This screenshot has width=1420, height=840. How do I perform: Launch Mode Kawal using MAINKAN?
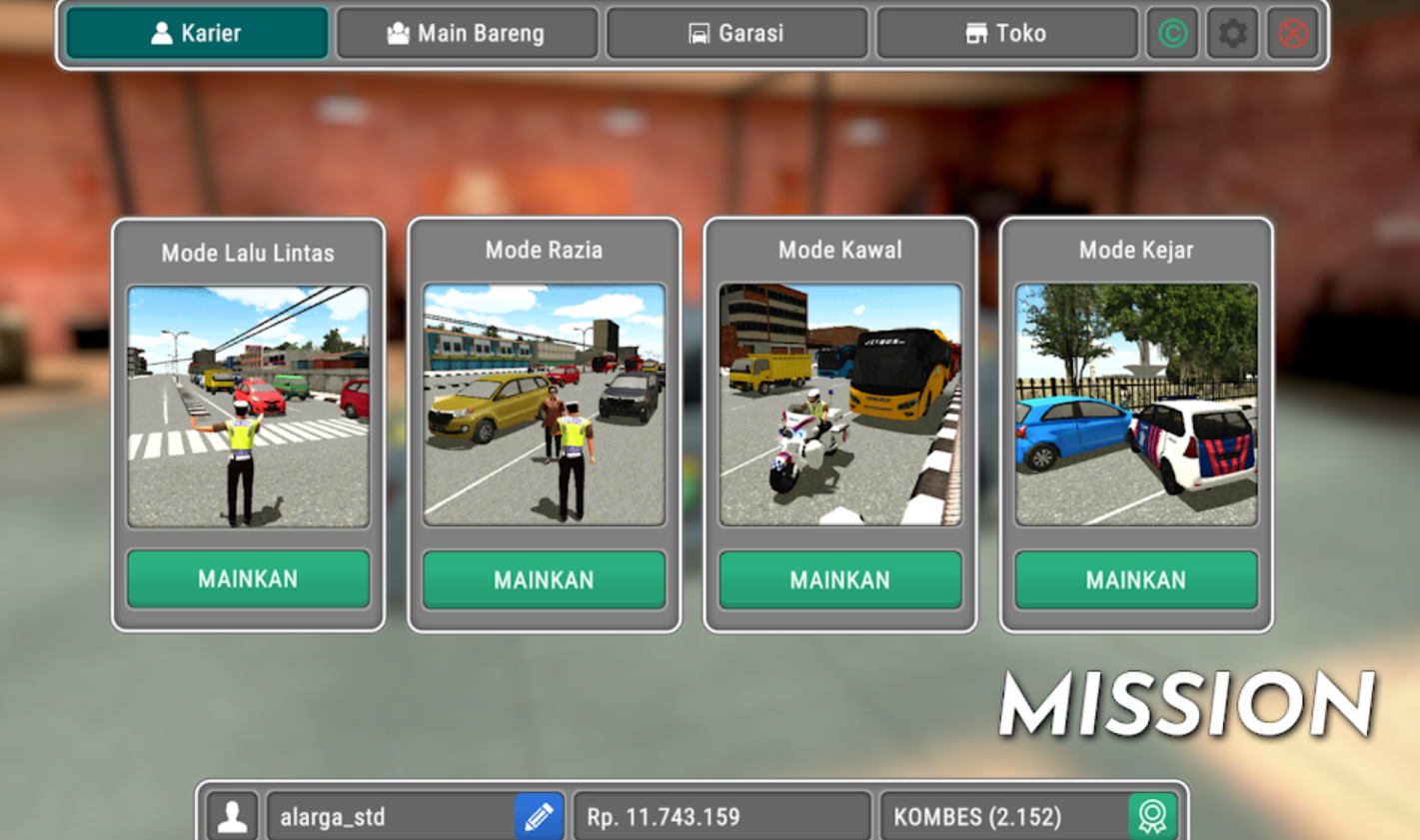coord(839,580)
